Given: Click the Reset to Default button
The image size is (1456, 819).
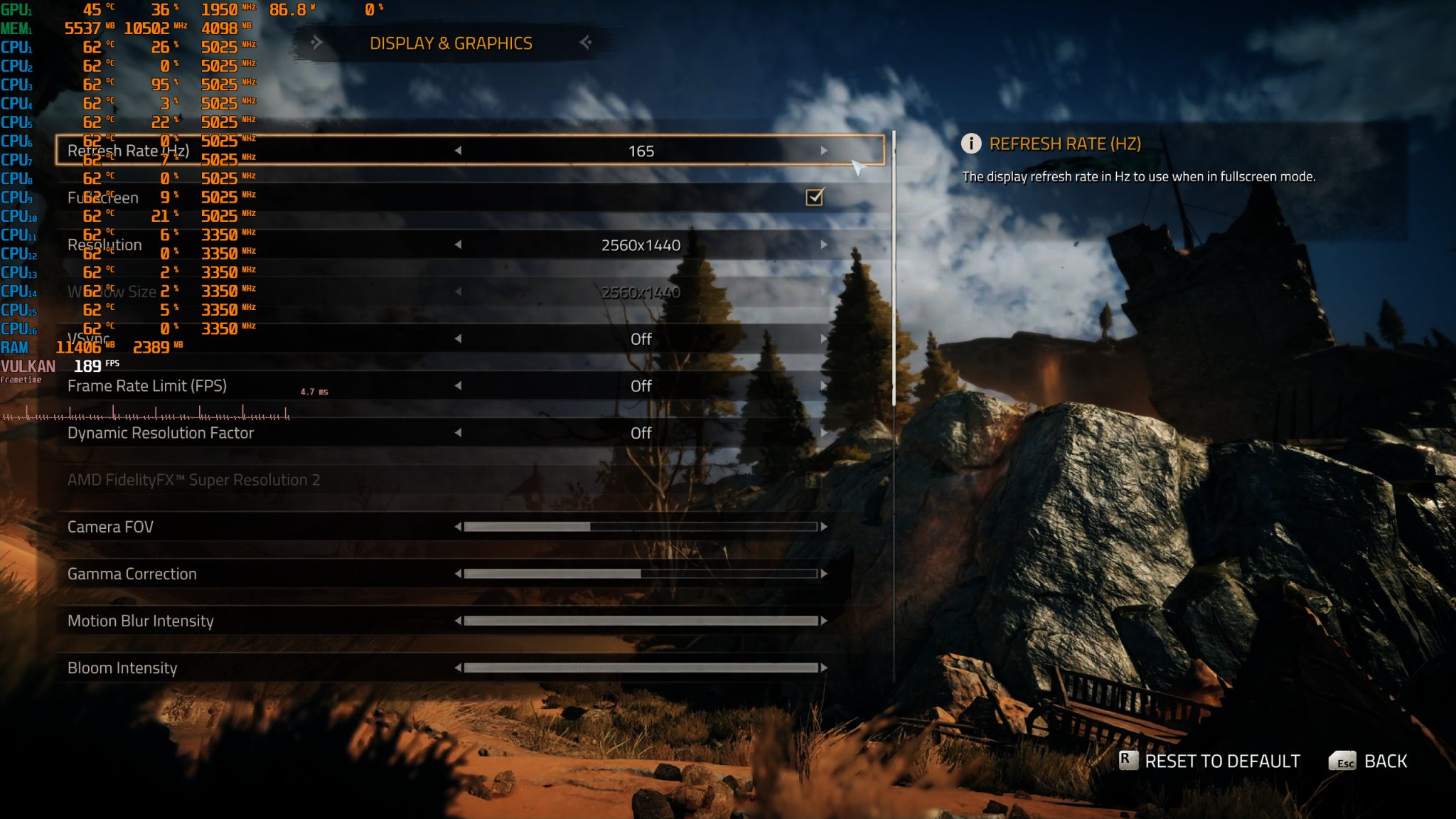Looking at the screenshot, I should tap(1221, 761).
